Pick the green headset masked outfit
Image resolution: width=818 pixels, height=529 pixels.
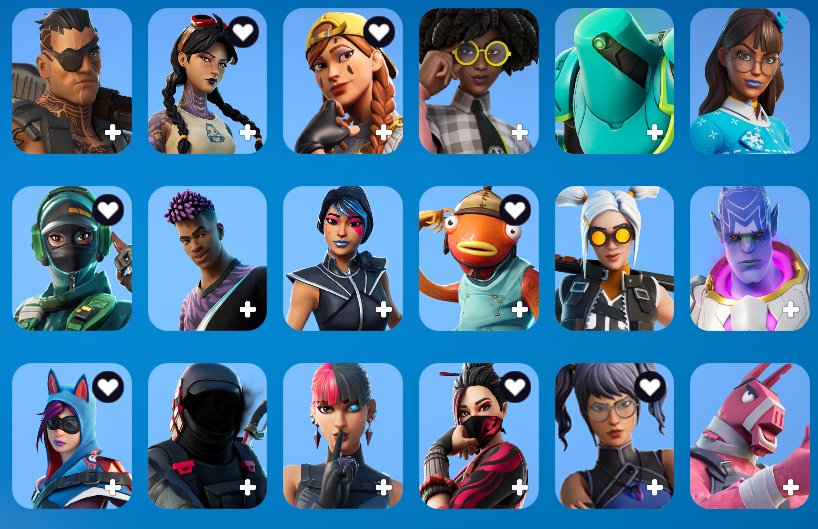[71, 258]
